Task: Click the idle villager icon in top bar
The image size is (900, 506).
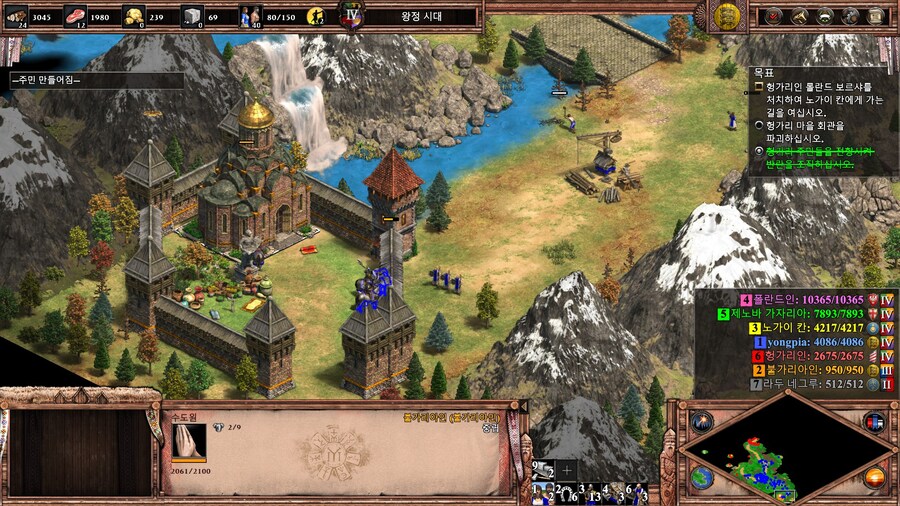Action: coord(316,16)
